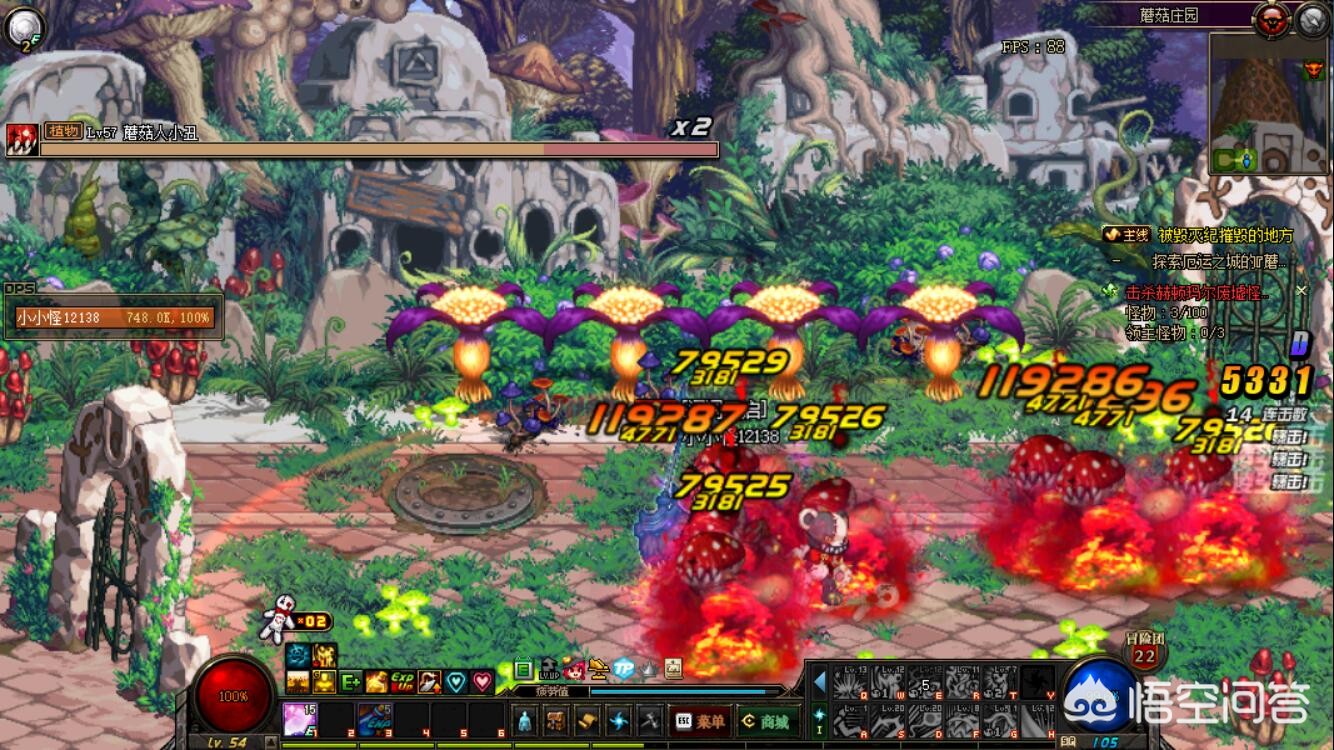Use the EXP item in quick slot 3

[x=375, y=719]
